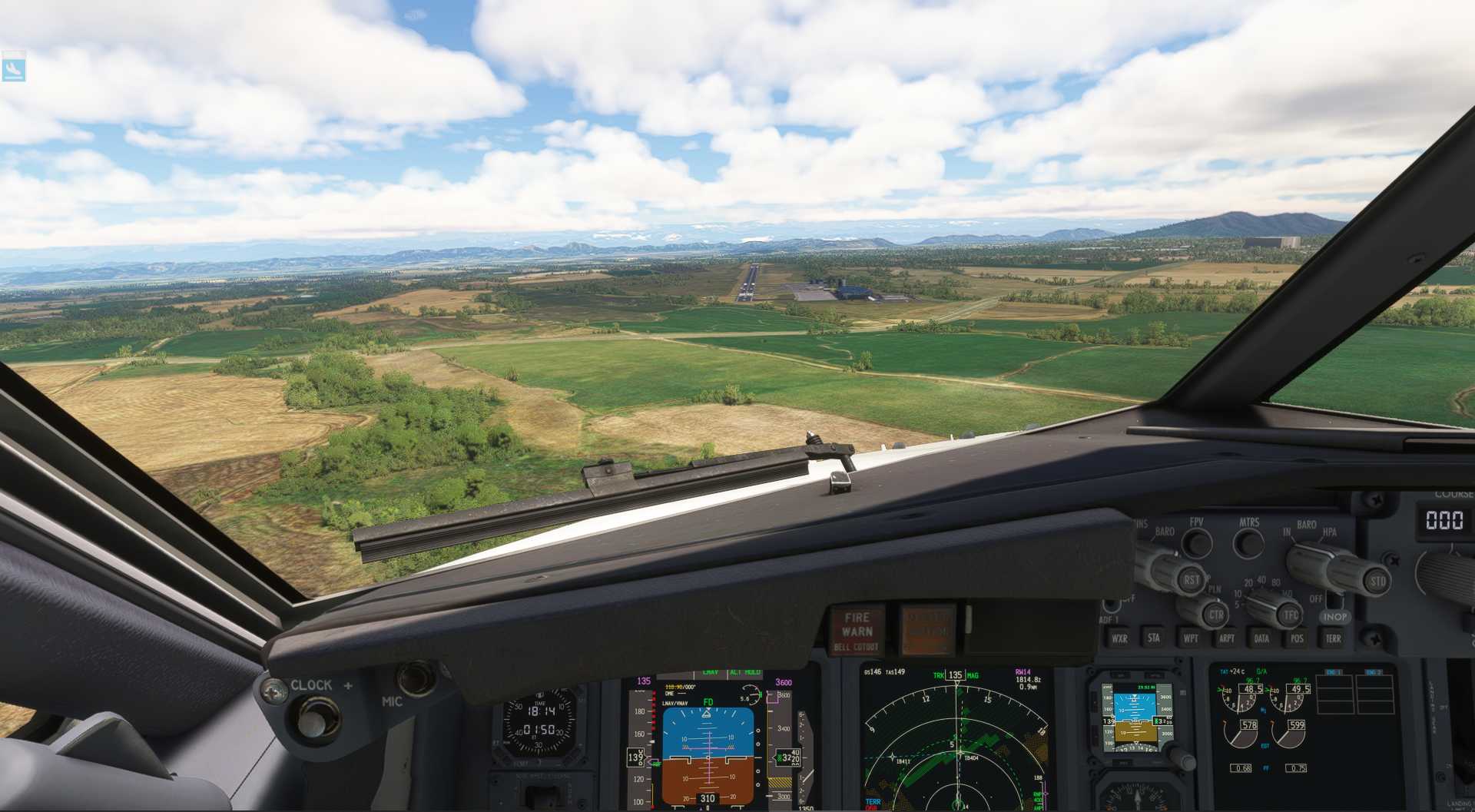Toggle the WXR weather radar button
The height and width of the screenshot is (812, 1475).
[1119, 638]
